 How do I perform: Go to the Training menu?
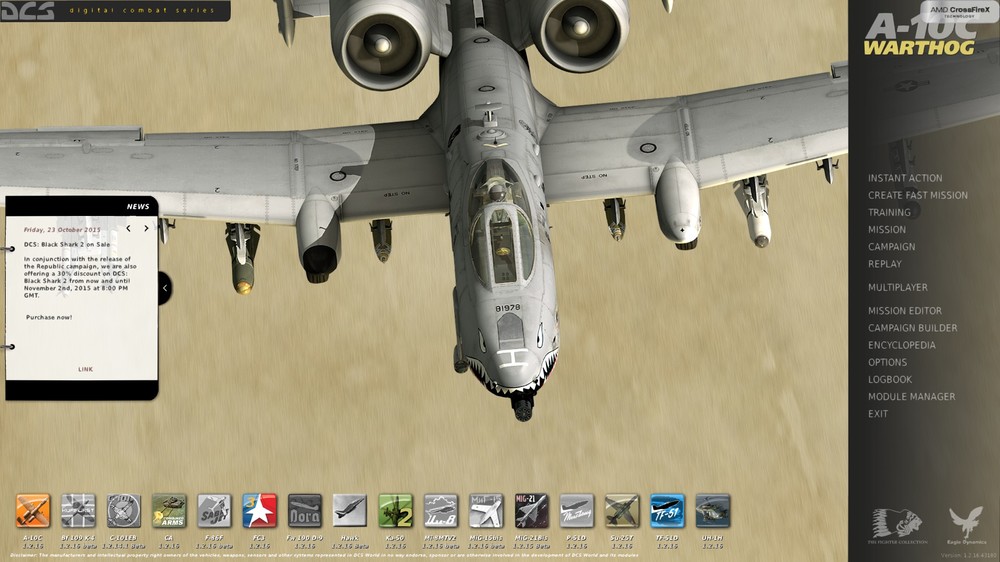coord(889,212)
